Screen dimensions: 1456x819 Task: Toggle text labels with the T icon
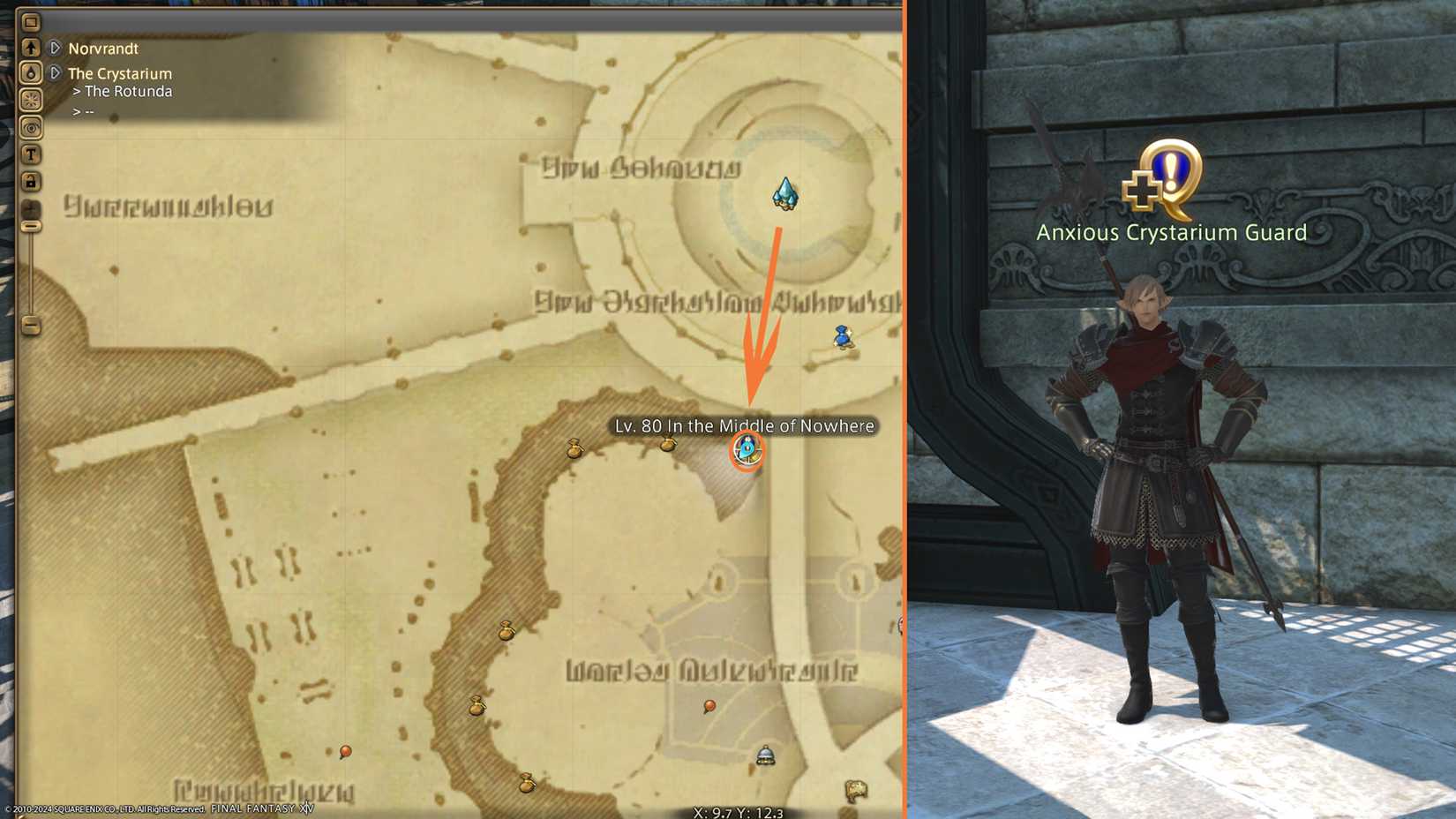pos(31,154)
